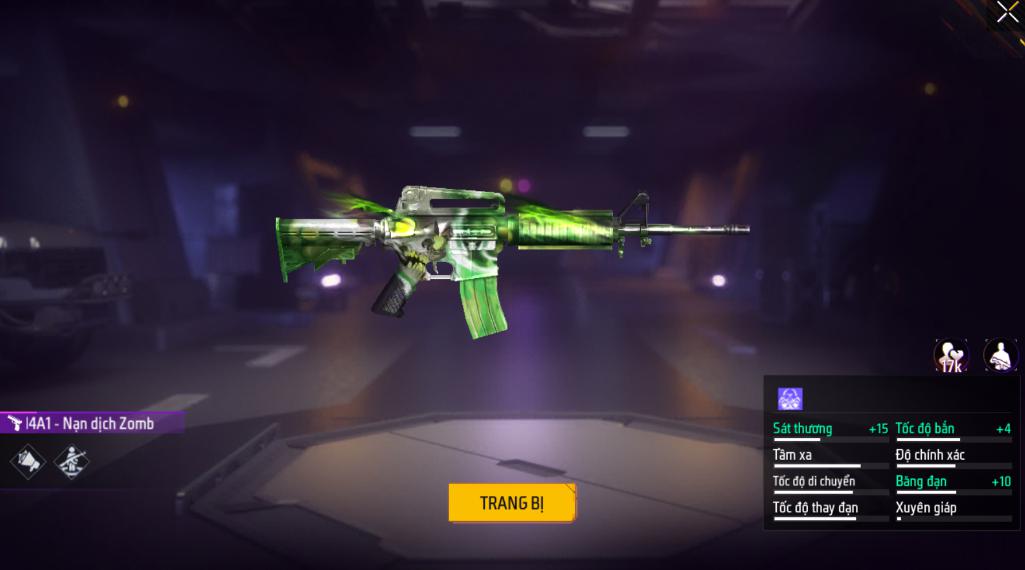Click the heart likes icon showing 17k
Screen dimensions: 1025x570
coord(951,355)
